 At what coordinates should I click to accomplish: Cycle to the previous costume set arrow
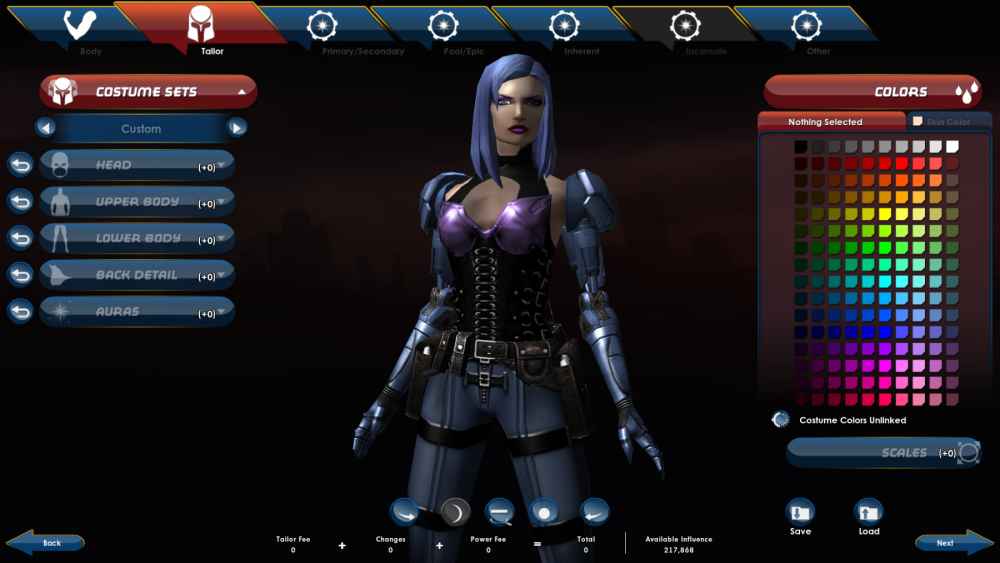coord(45,128)
